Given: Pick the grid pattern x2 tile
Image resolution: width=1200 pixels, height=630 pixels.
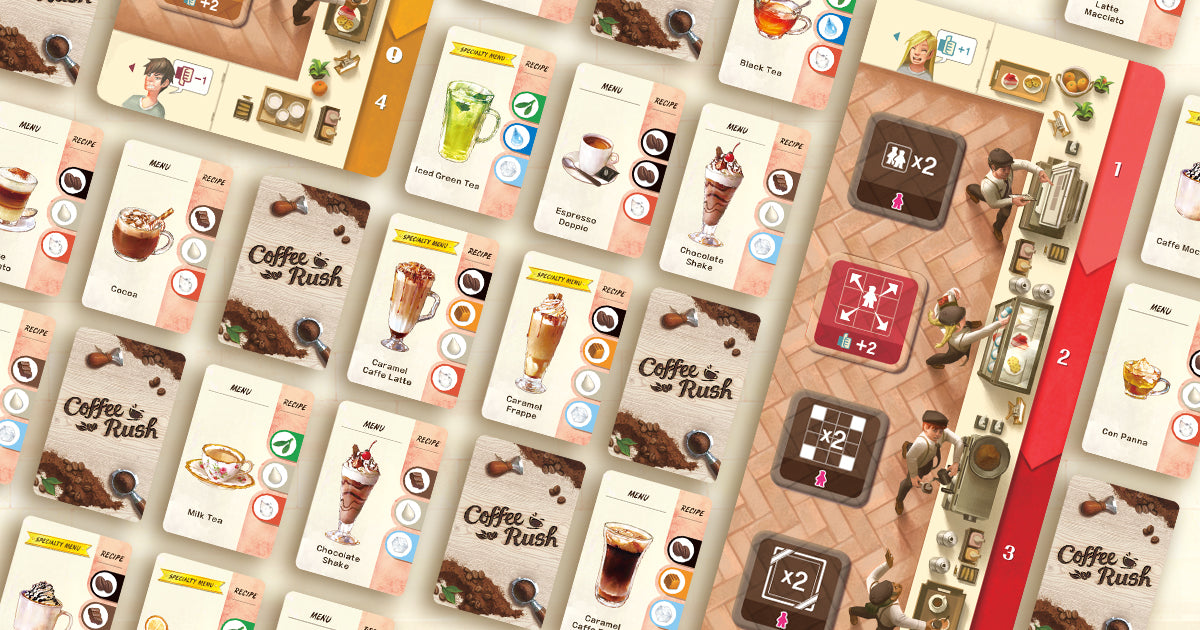Looking at the screenshot, I should (829, 447).
